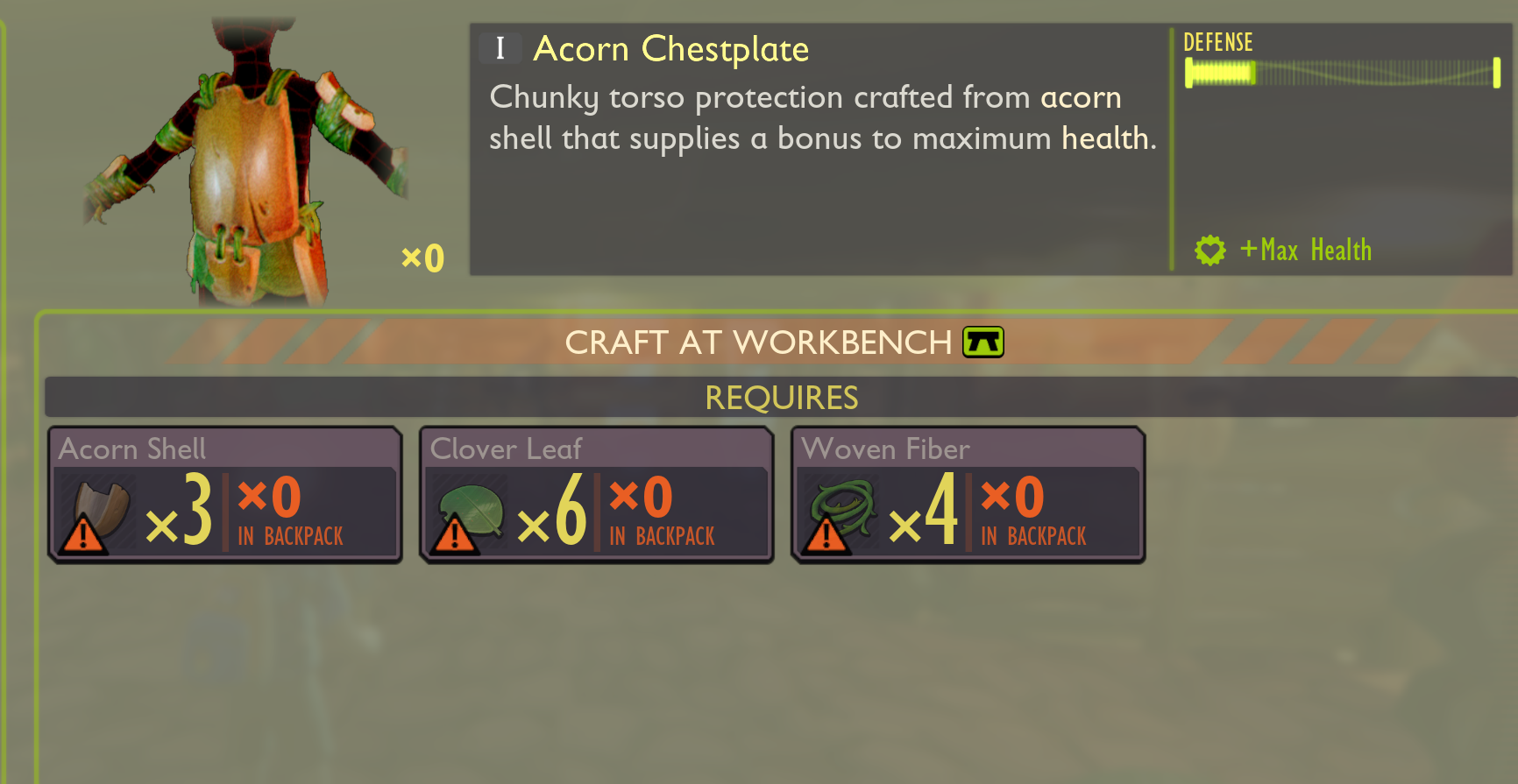
Task: Click the Woven Fiber ingredient slot
Action: 968,495
